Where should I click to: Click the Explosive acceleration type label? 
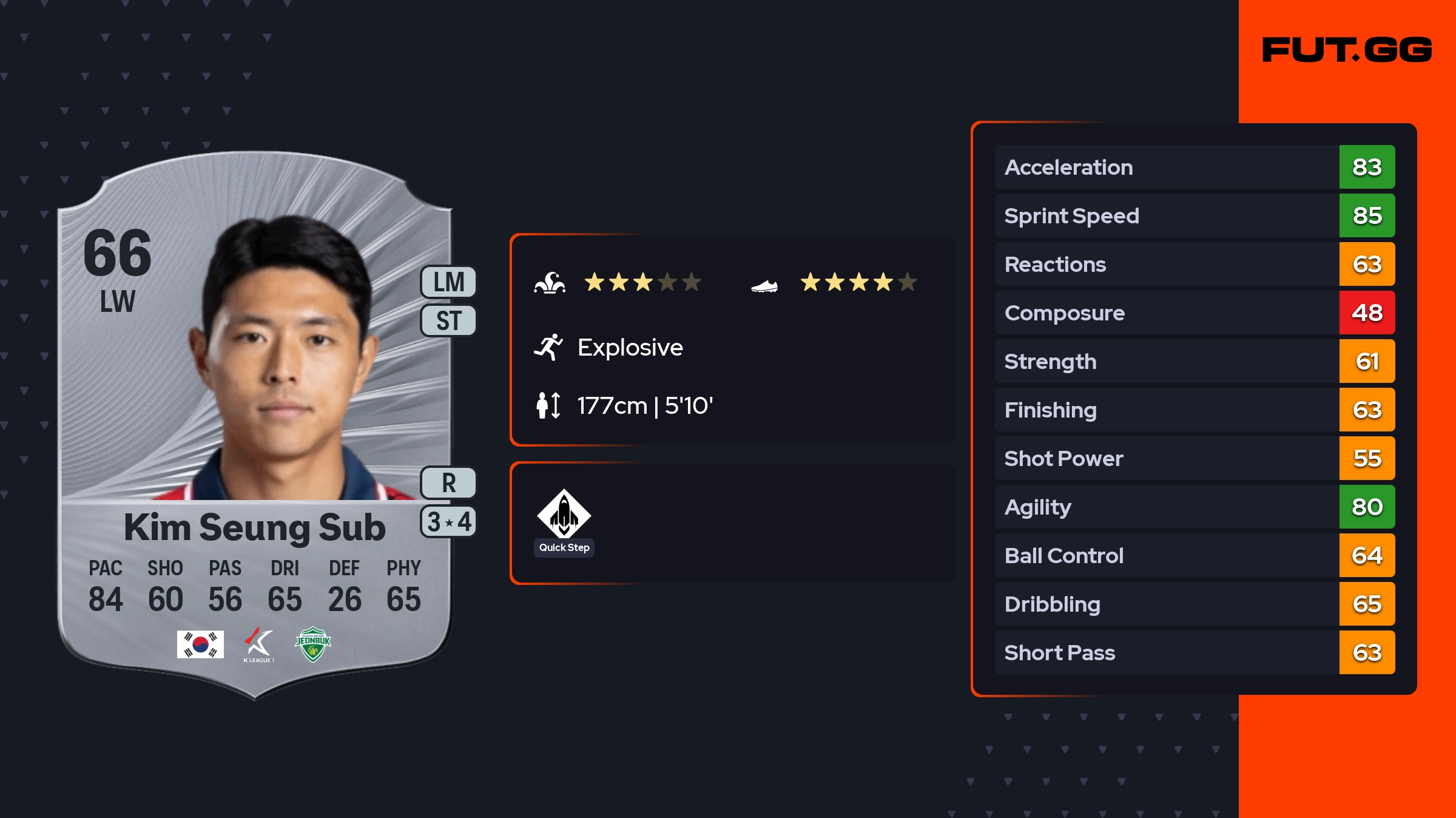click(x=630, y=348)
